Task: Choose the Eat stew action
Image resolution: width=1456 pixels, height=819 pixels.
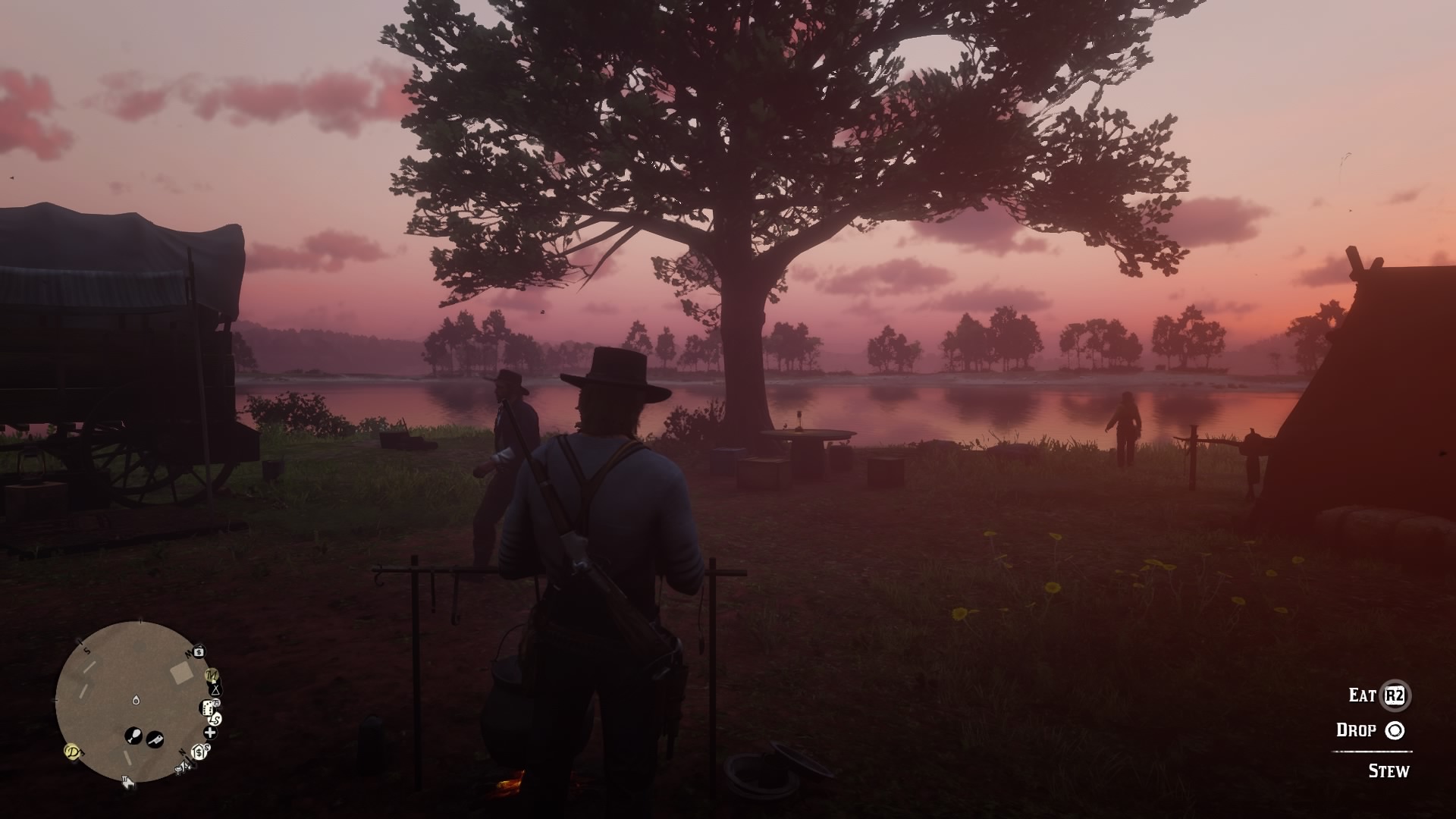Action: coord(1394,695)
